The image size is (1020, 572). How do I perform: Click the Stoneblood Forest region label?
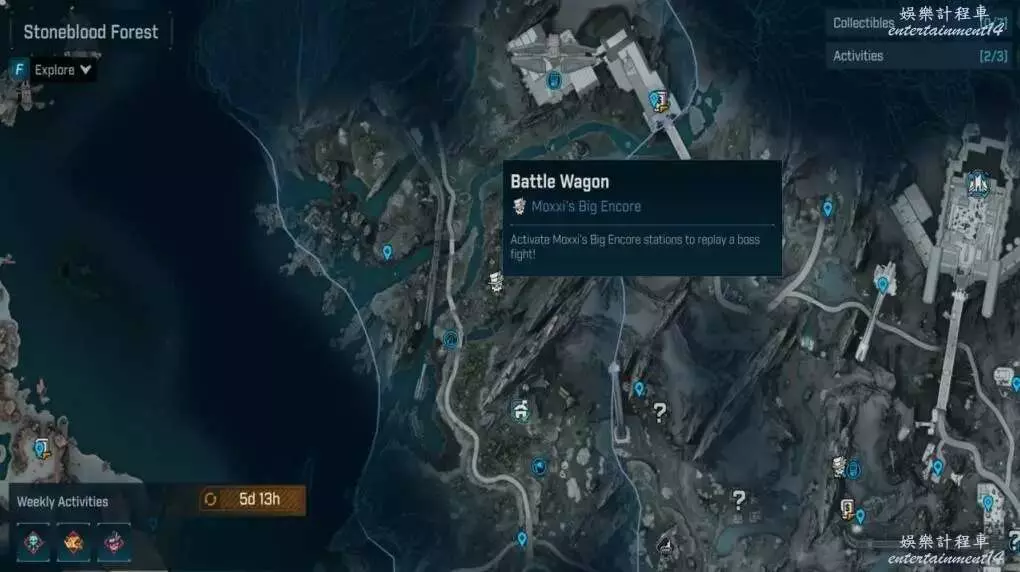click(91, 32)
